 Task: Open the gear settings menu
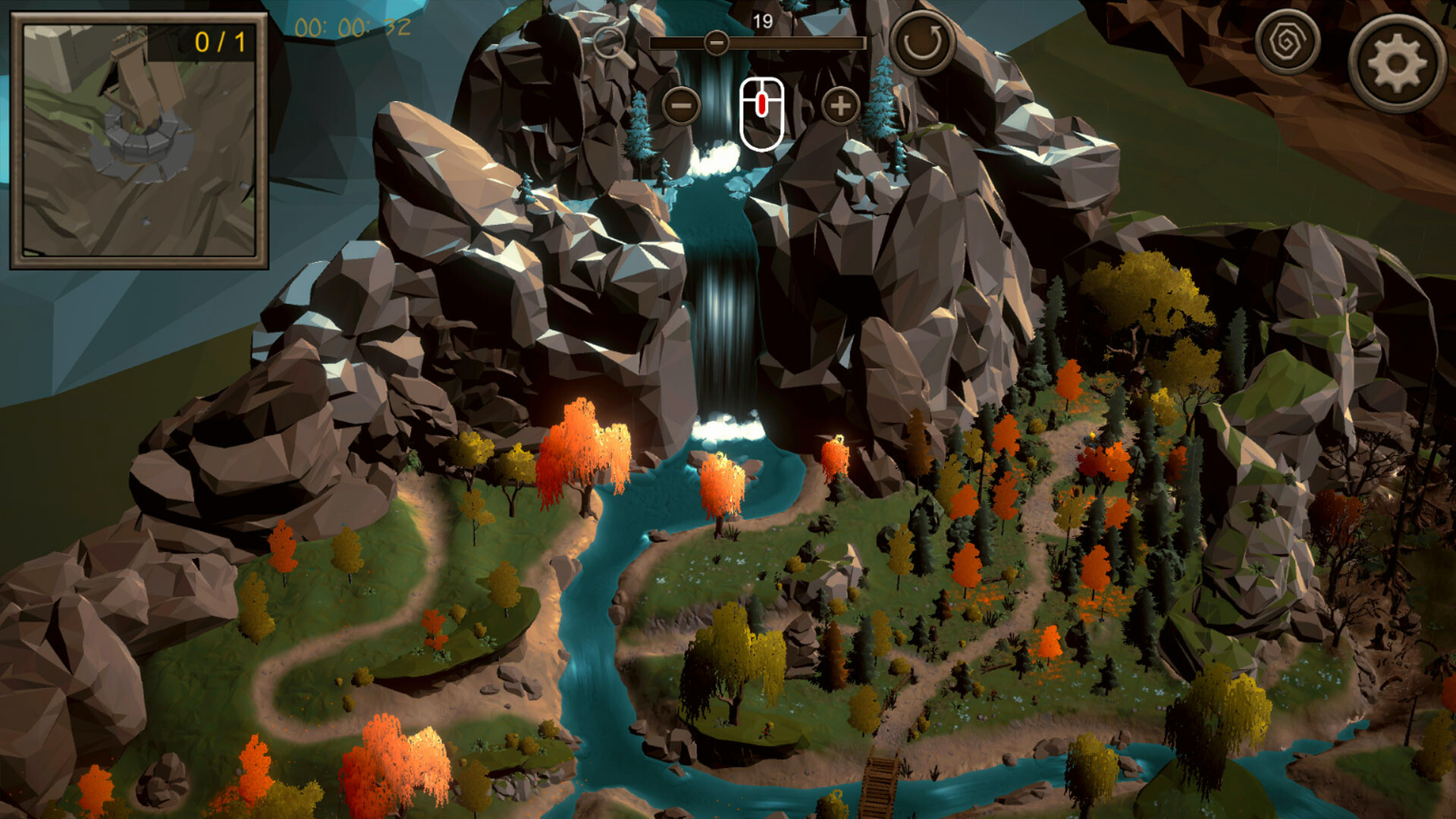(1397, 64)
